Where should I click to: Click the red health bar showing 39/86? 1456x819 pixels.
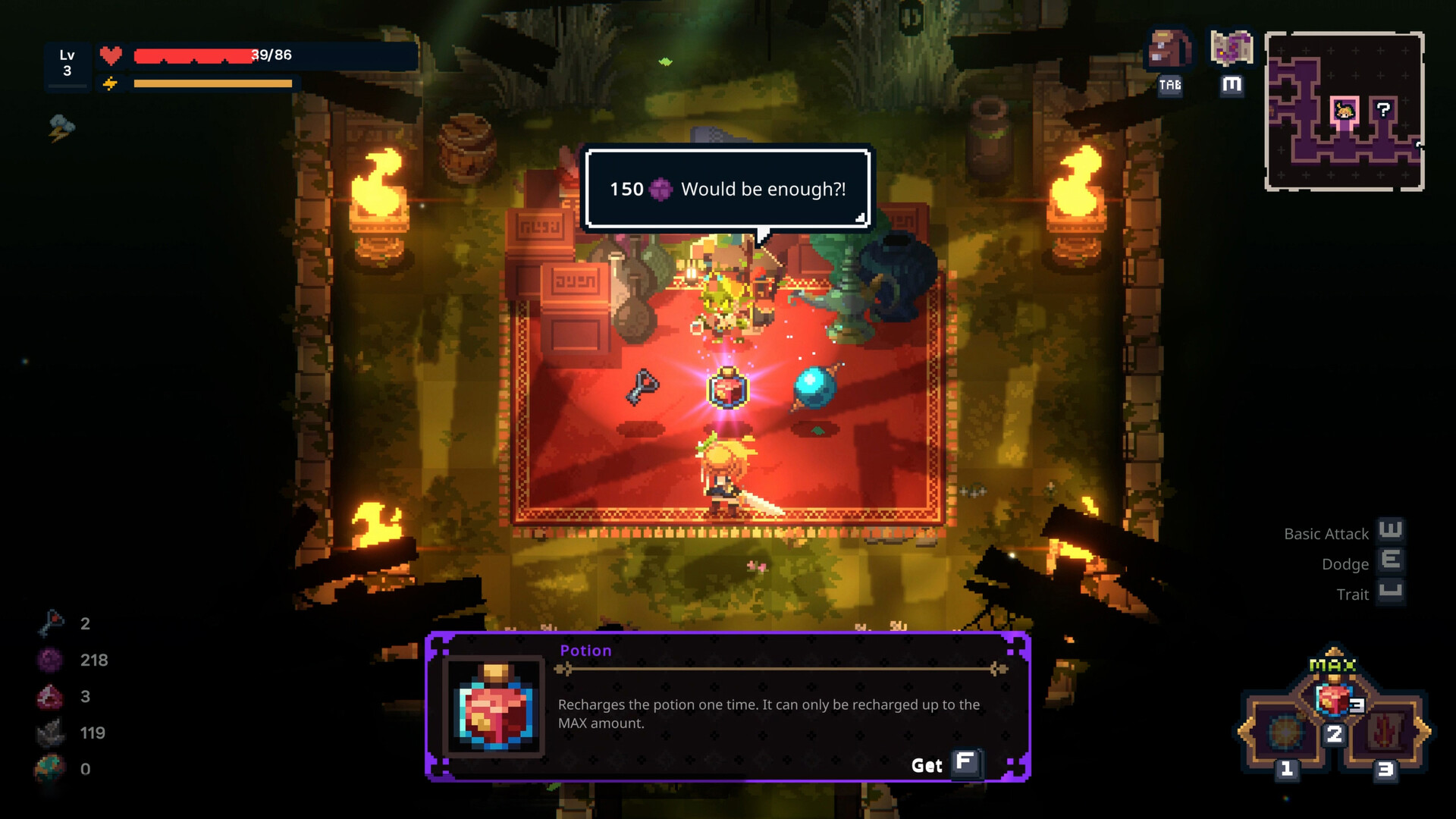(212, 55)
